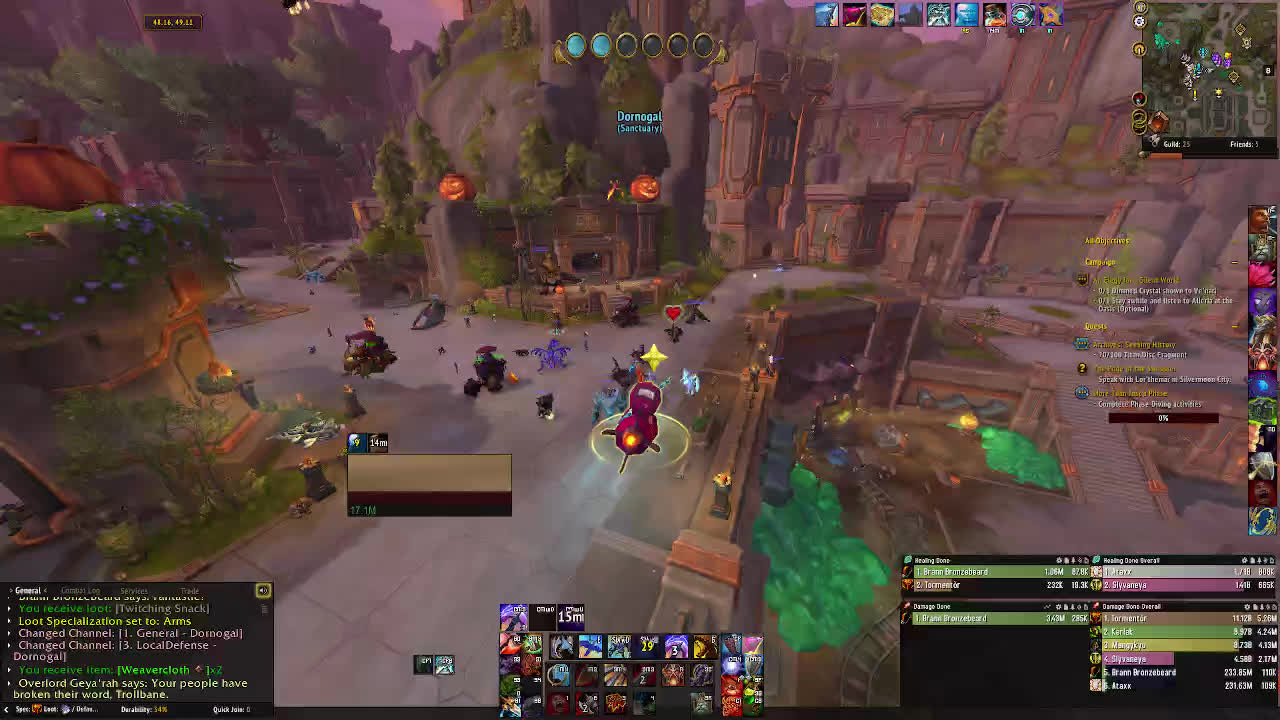Collapse the Campaign objectives section
The height and width of the screenshot is (720, 1280).
(x=1234, y=262)
